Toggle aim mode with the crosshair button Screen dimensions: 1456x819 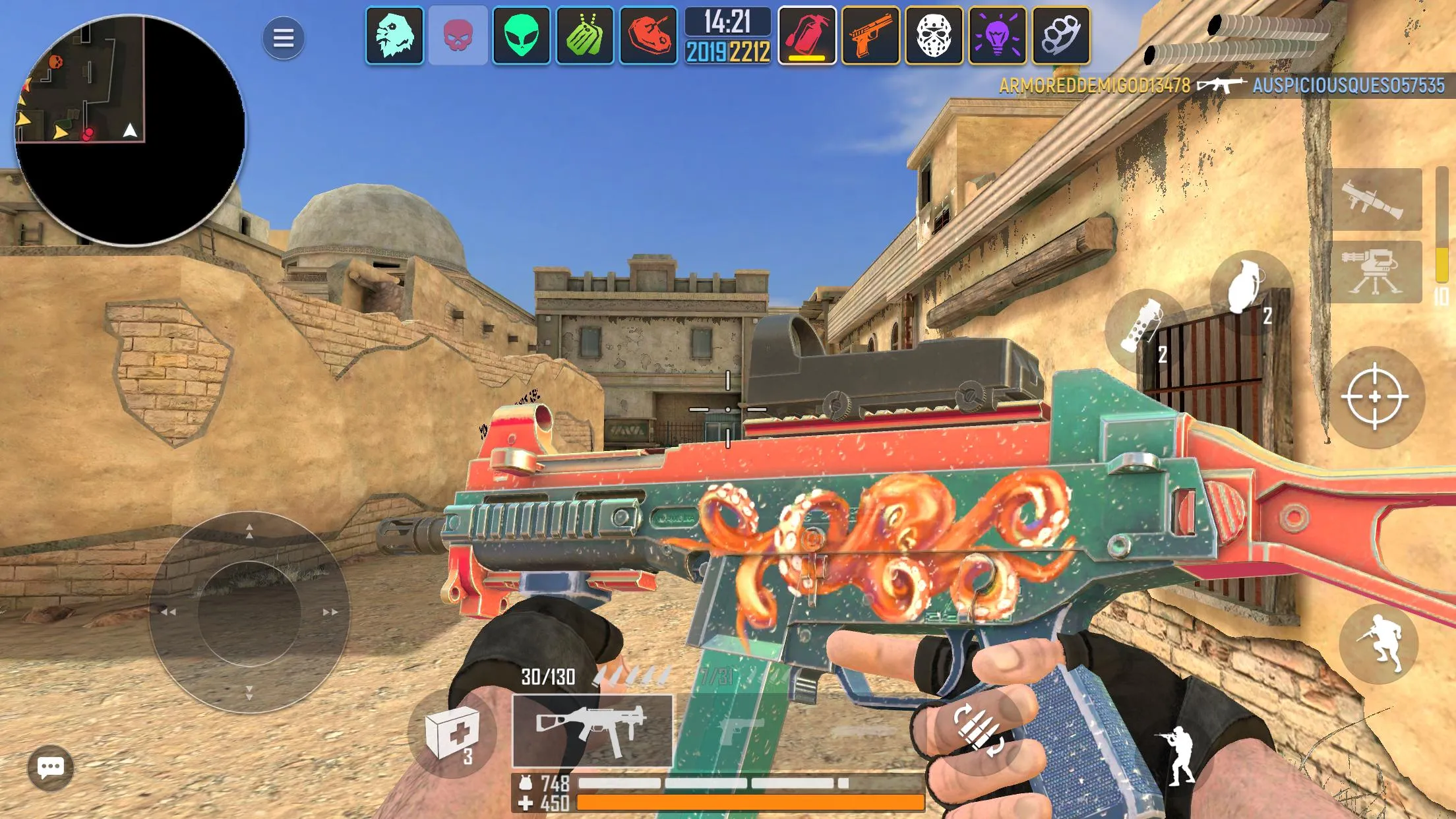[1375, 396]
